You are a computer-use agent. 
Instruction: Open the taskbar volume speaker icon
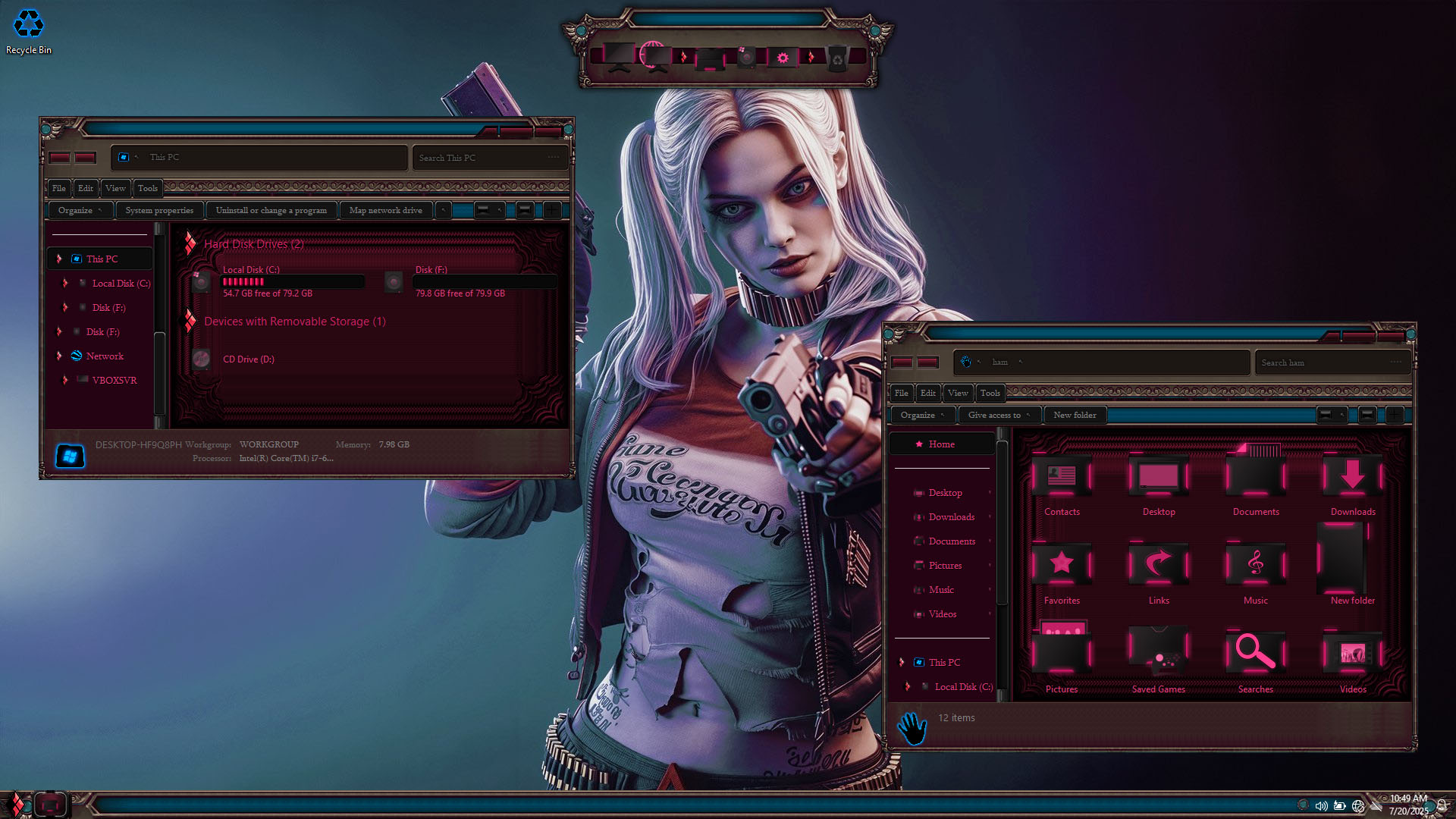[1321, 805]
